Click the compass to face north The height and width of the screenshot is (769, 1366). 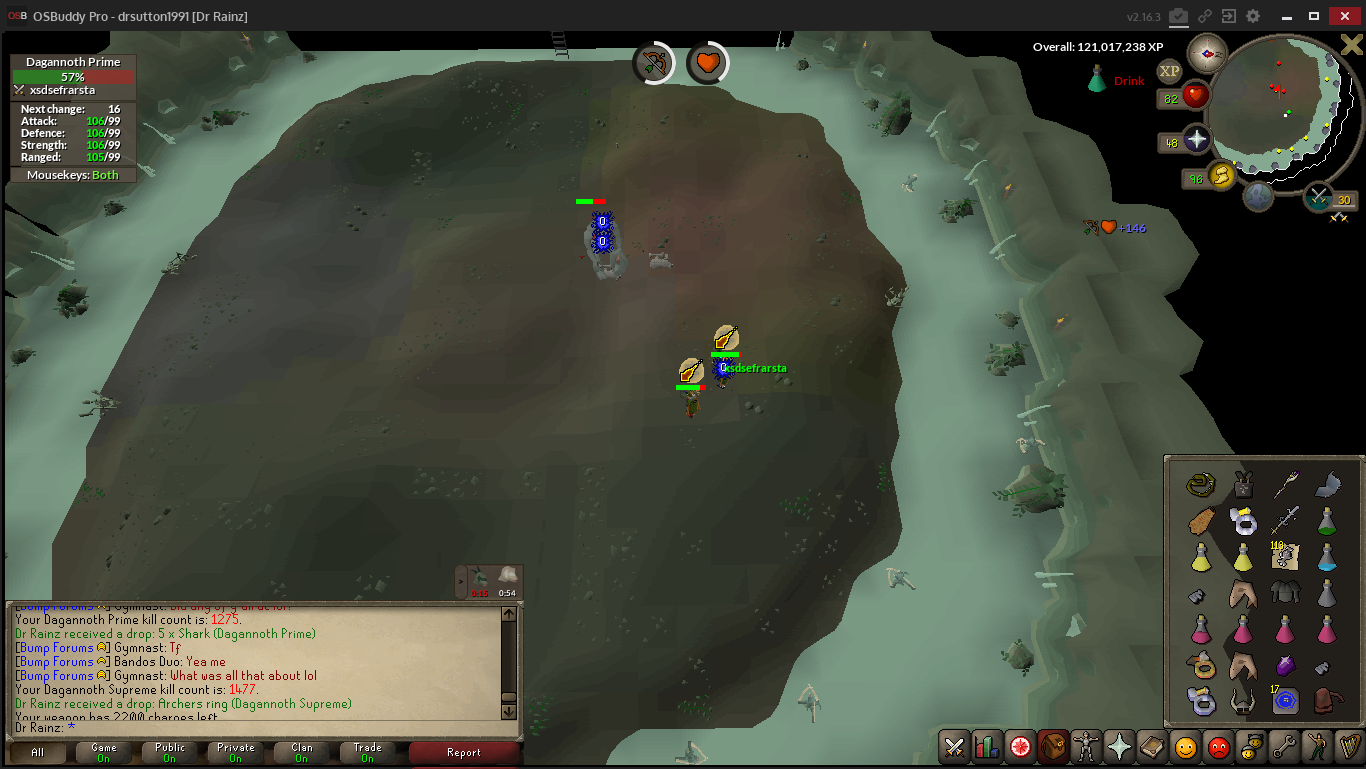tap(1207, 53)
